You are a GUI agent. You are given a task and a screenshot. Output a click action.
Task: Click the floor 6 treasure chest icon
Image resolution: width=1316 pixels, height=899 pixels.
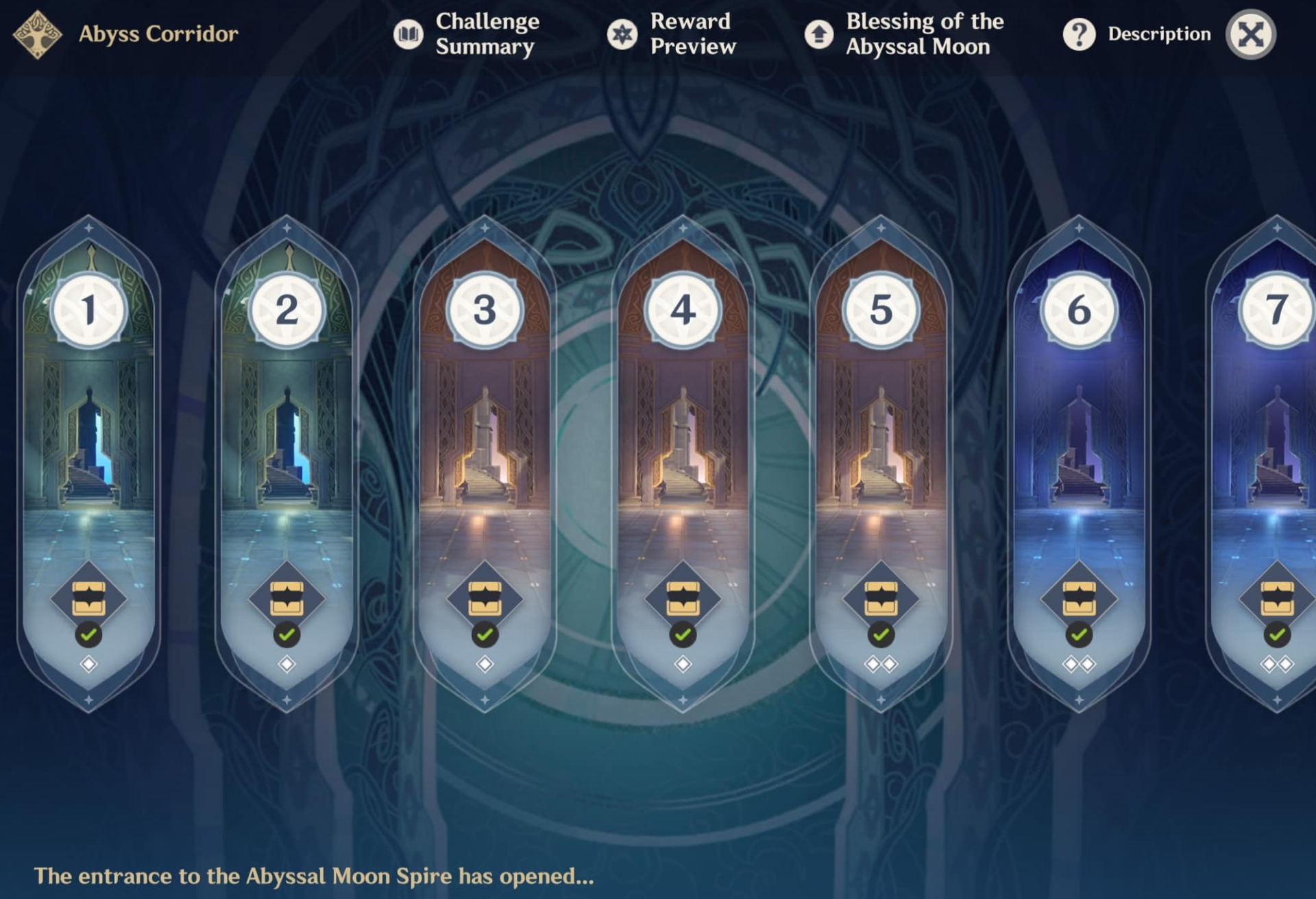click(x=1079, y=599)
